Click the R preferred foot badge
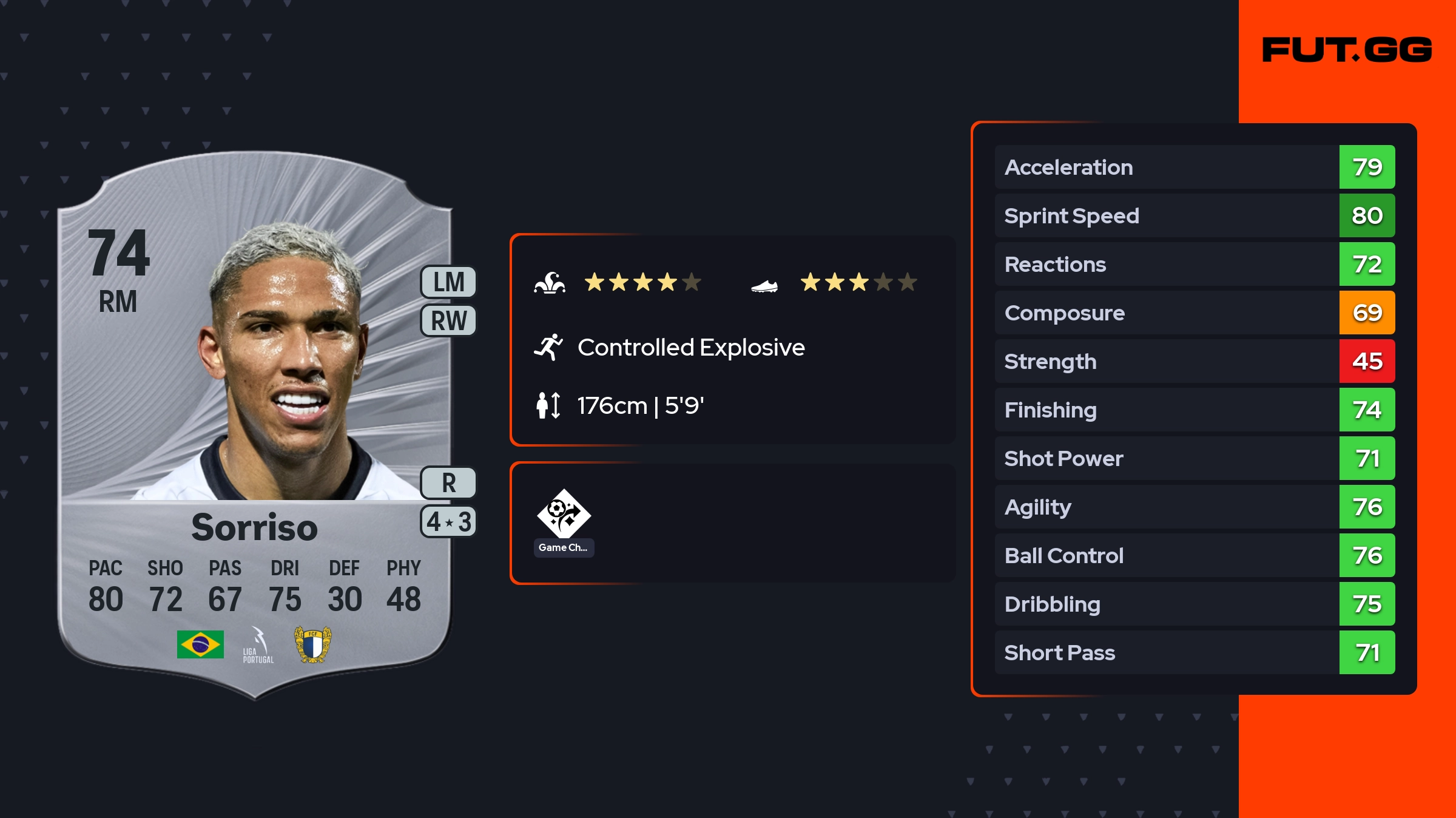This screenshot has height=818, width=1456. tap(448, 483)
